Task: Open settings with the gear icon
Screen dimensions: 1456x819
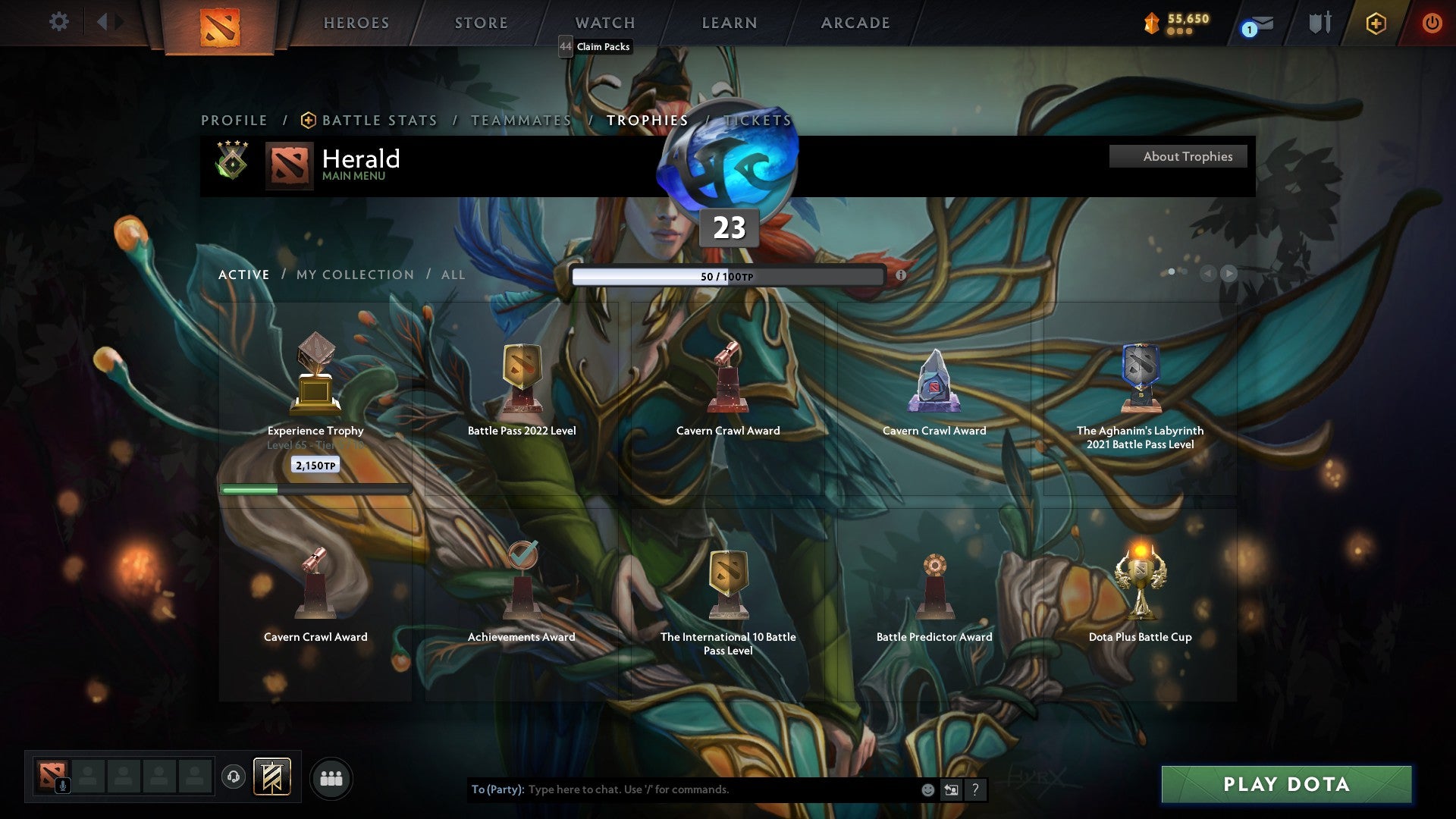Action: (x=58, y=22)
